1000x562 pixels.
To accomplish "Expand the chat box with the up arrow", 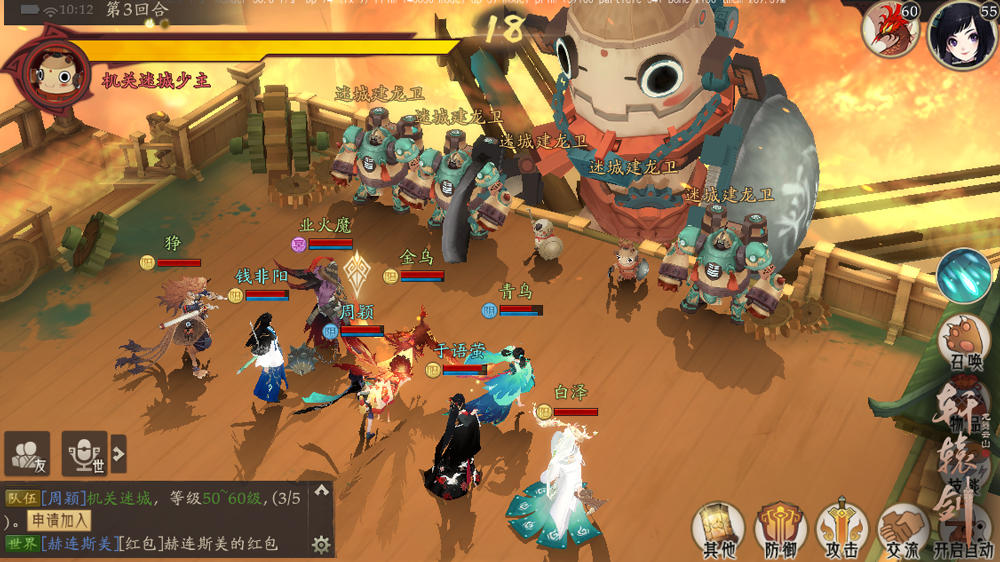I will pos(321,491).
